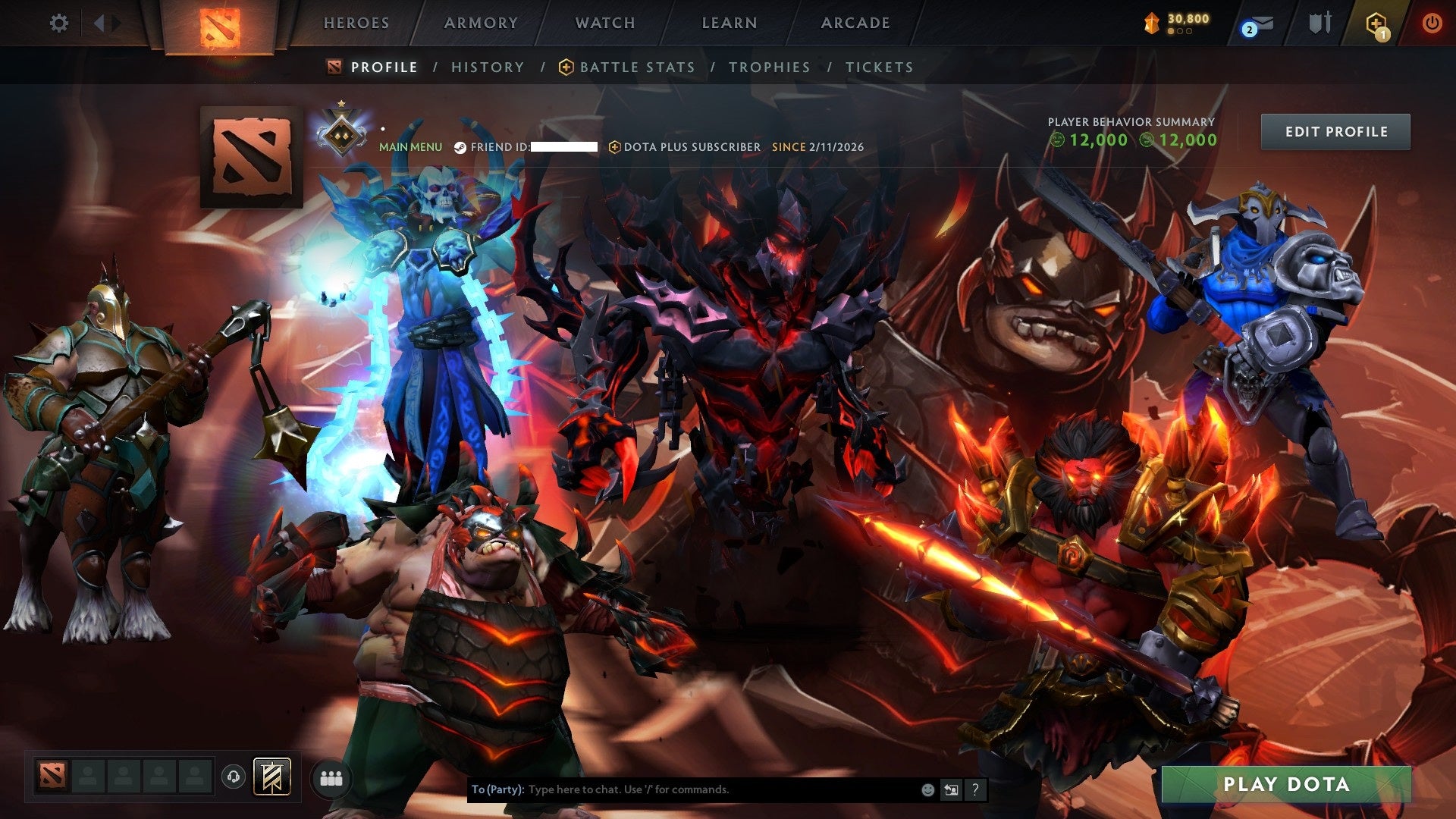
Task: Open the emoticon picker in chat bar
Action: point(927,789)
